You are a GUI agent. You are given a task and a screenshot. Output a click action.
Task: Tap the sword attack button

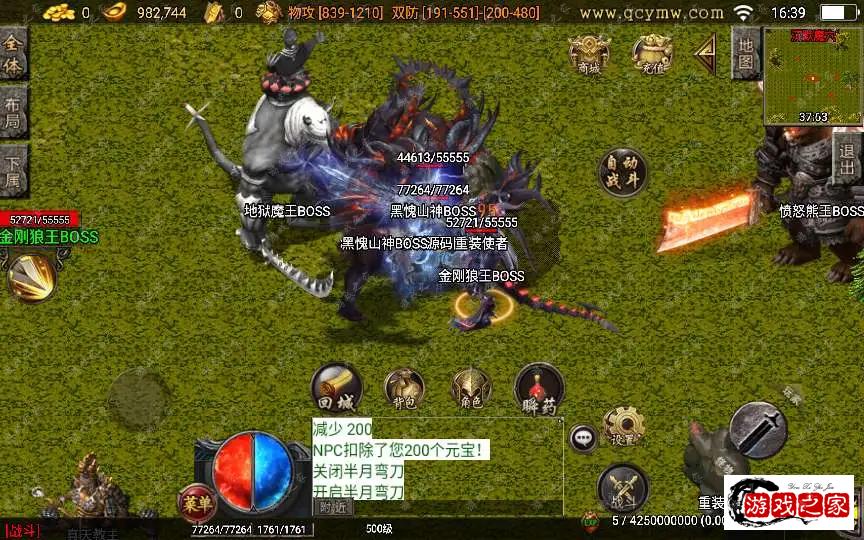759,430
